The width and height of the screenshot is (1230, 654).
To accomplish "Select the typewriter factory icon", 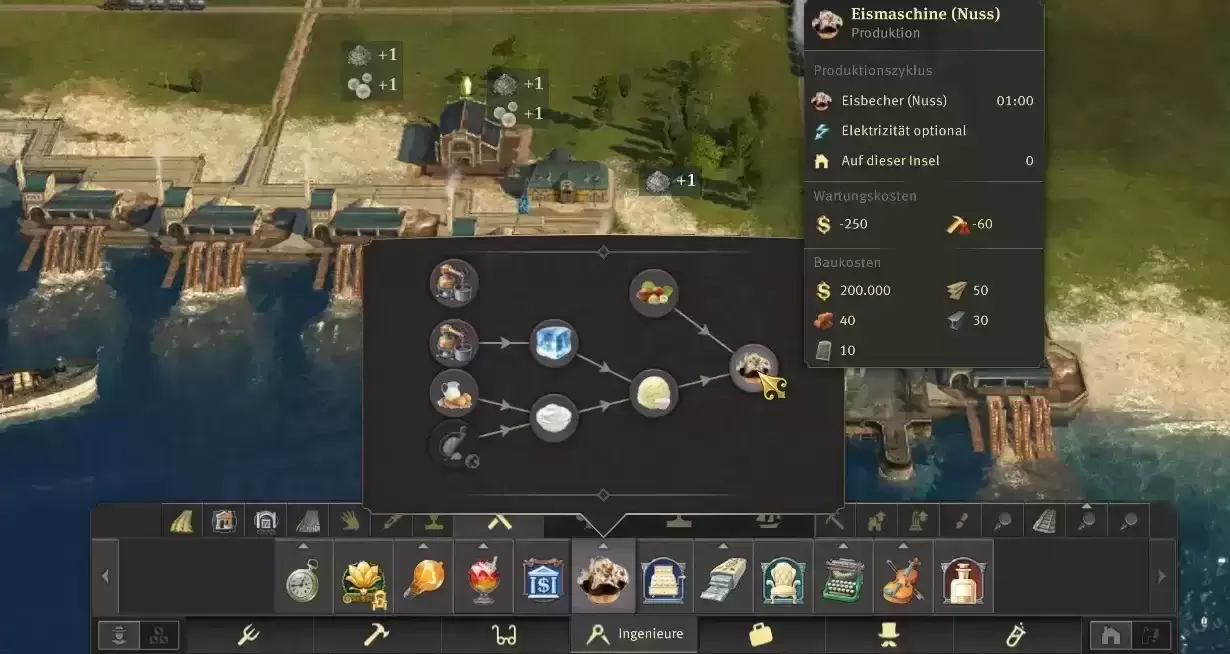I will (x=843, y=579).
